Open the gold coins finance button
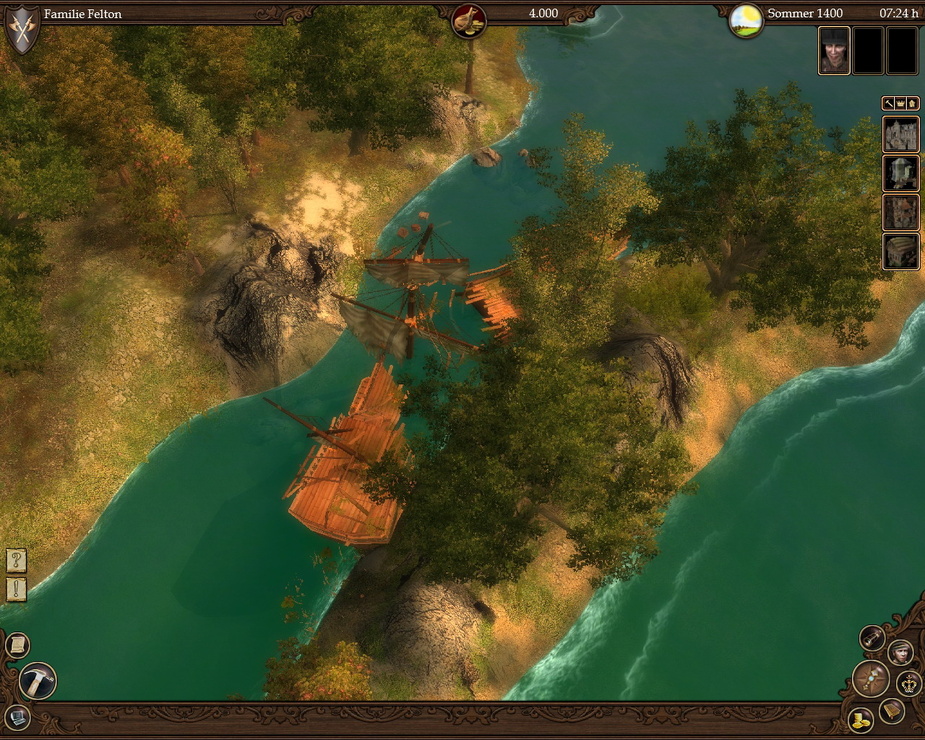Image resolution: width=925 pixels, height=740 pixels. tap(860, 719)
